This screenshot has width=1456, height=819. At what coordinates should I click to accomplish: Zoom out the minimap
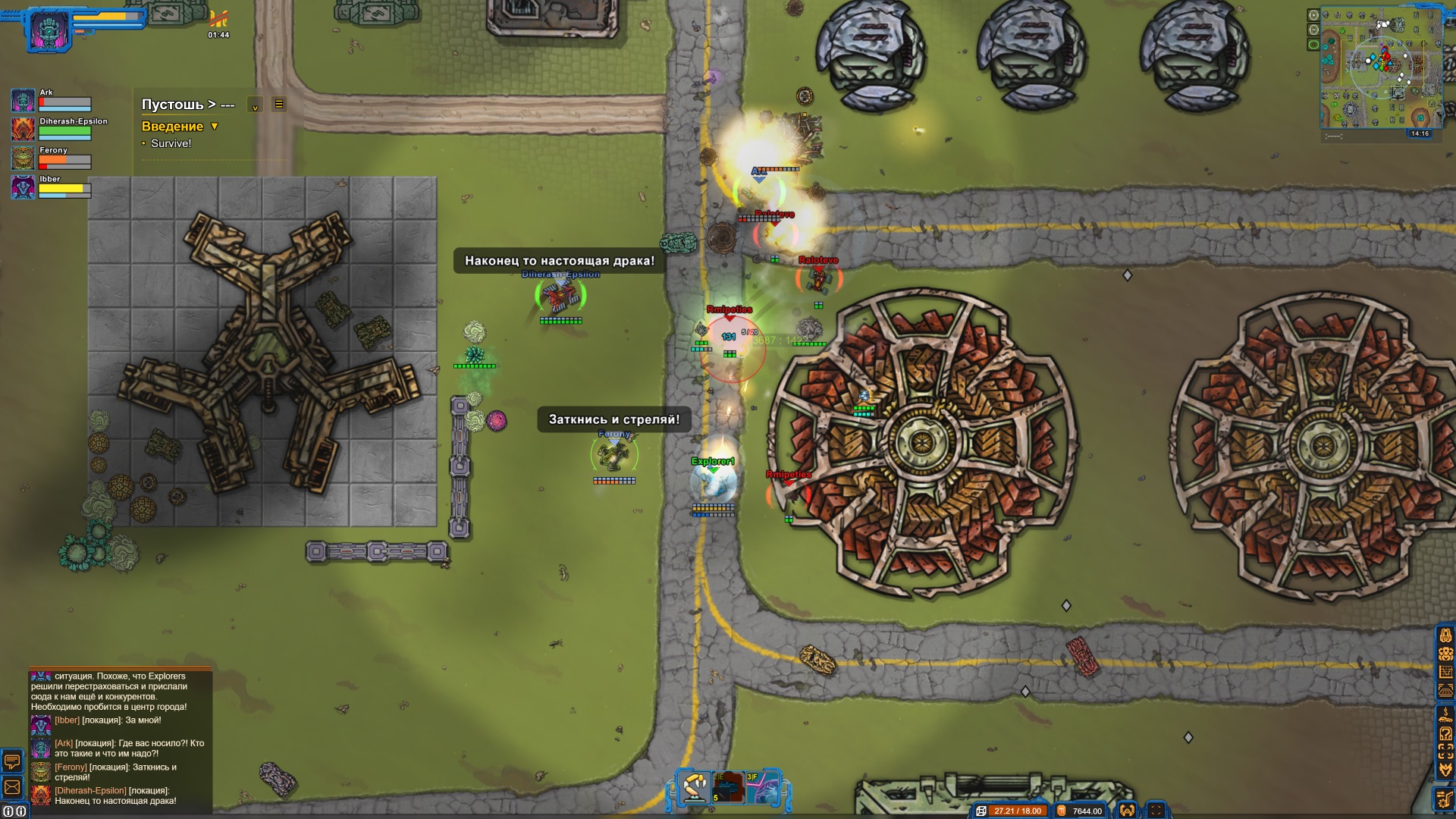point(1313,30)
